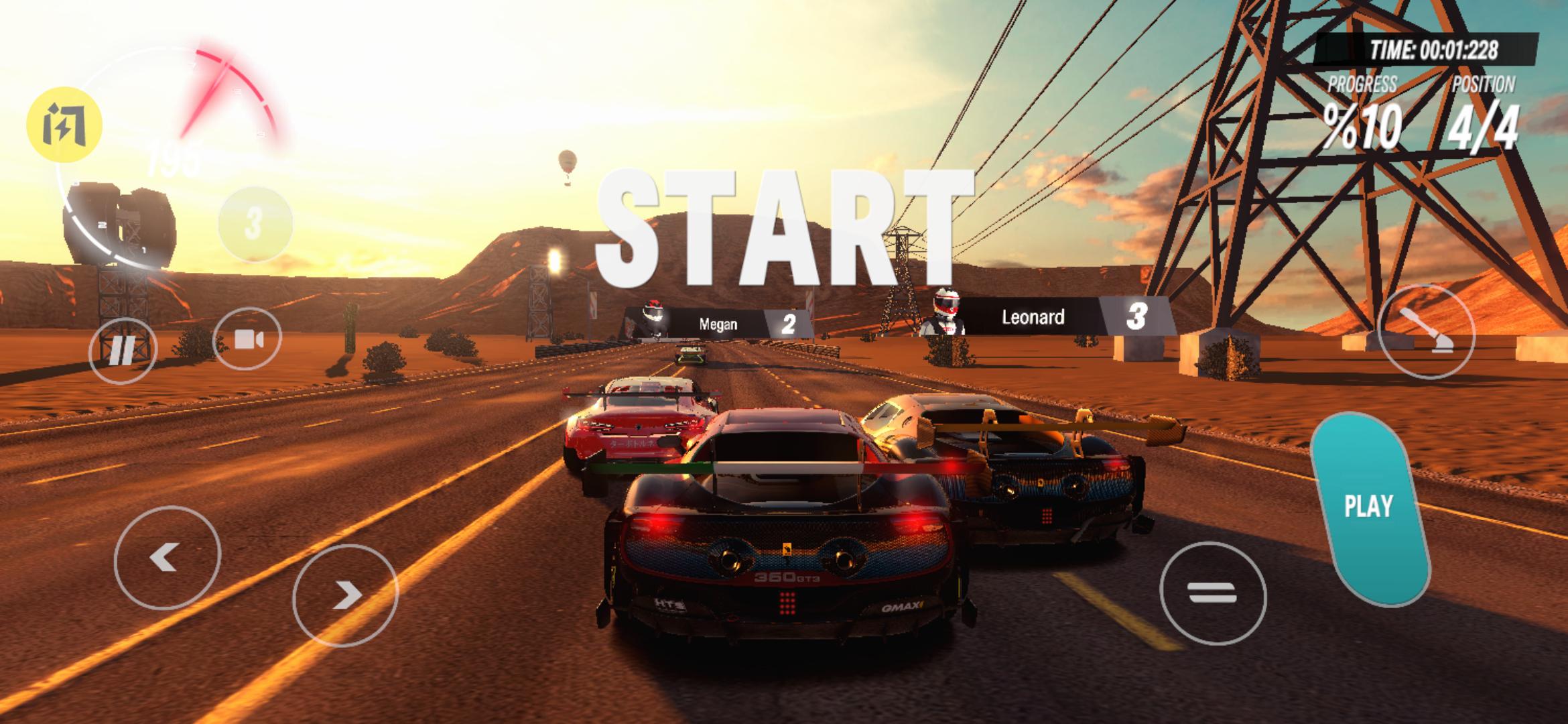
Task: Switch the camera view
Action: (x=247, y=339)
